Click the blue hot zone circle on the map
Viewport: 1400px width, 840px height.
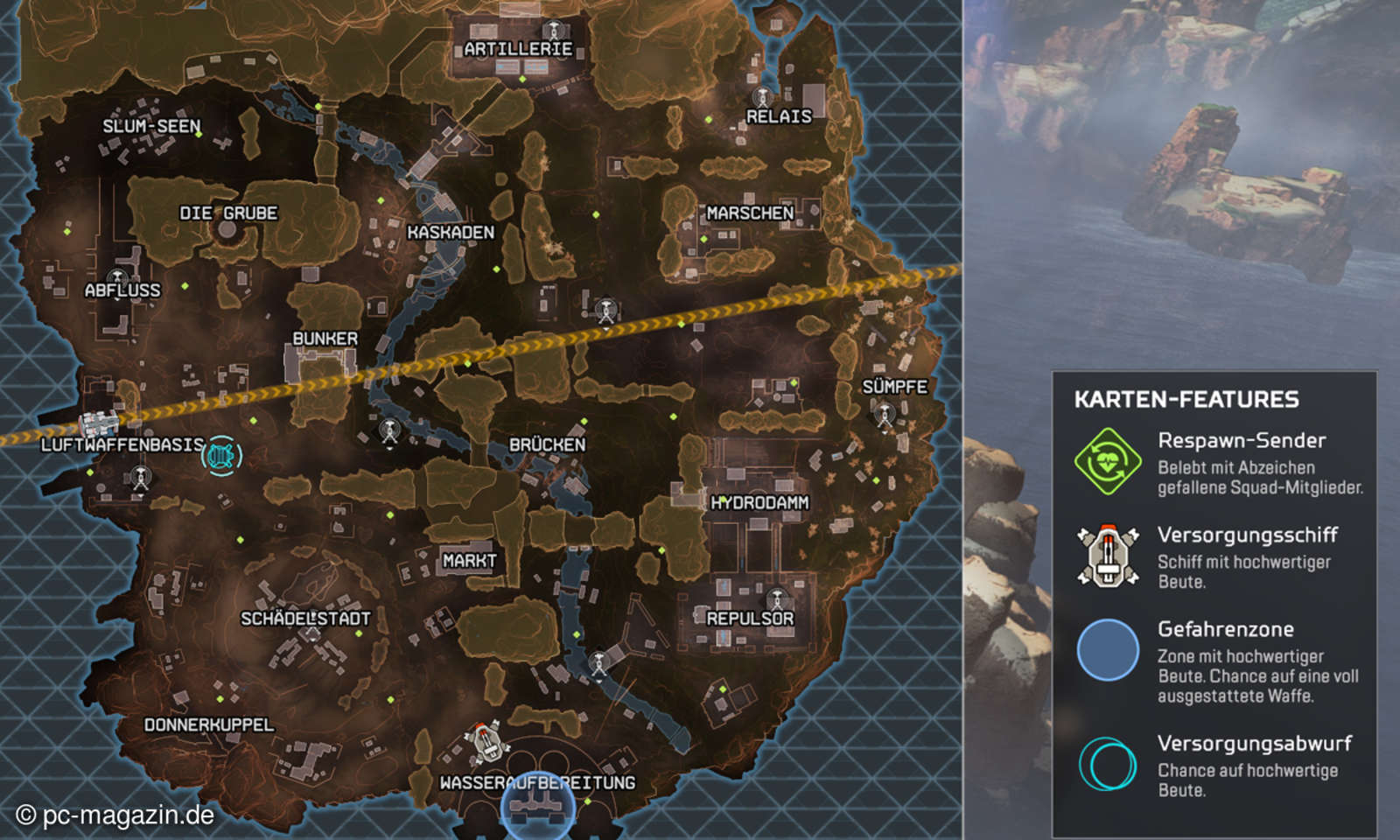(x=538, y=810)
